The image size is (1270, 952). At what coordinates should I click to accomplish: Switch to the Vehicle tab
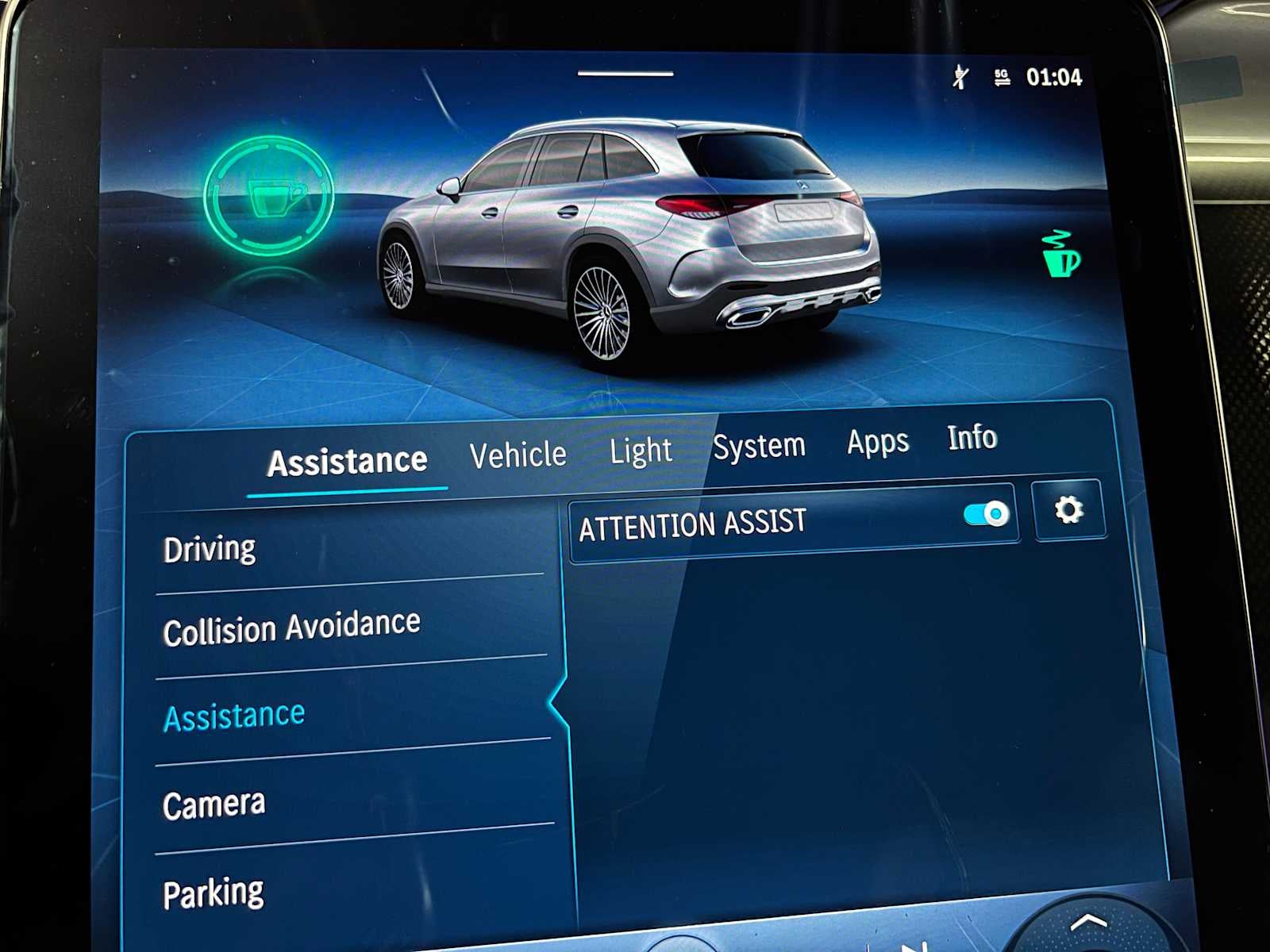pos(518,452)
